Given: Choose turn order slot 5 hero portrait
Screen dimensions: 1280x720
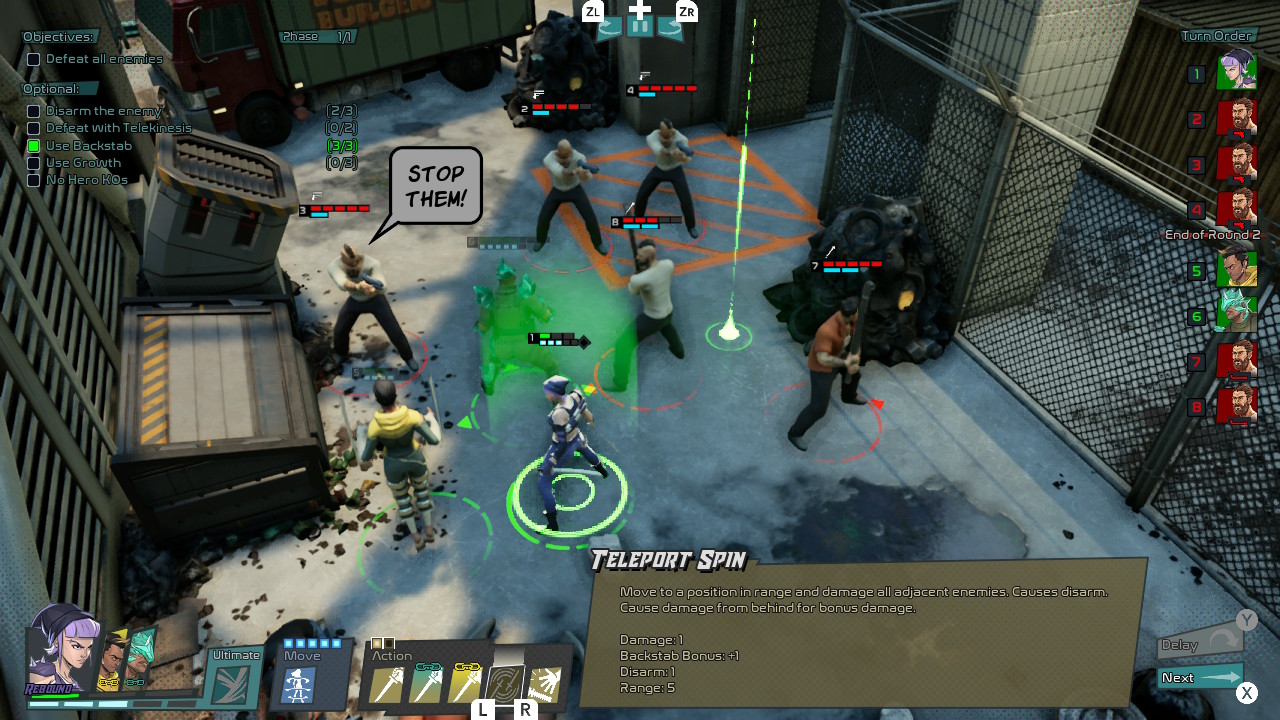Looking at the screenshot, I should [x=1236, y=268].
